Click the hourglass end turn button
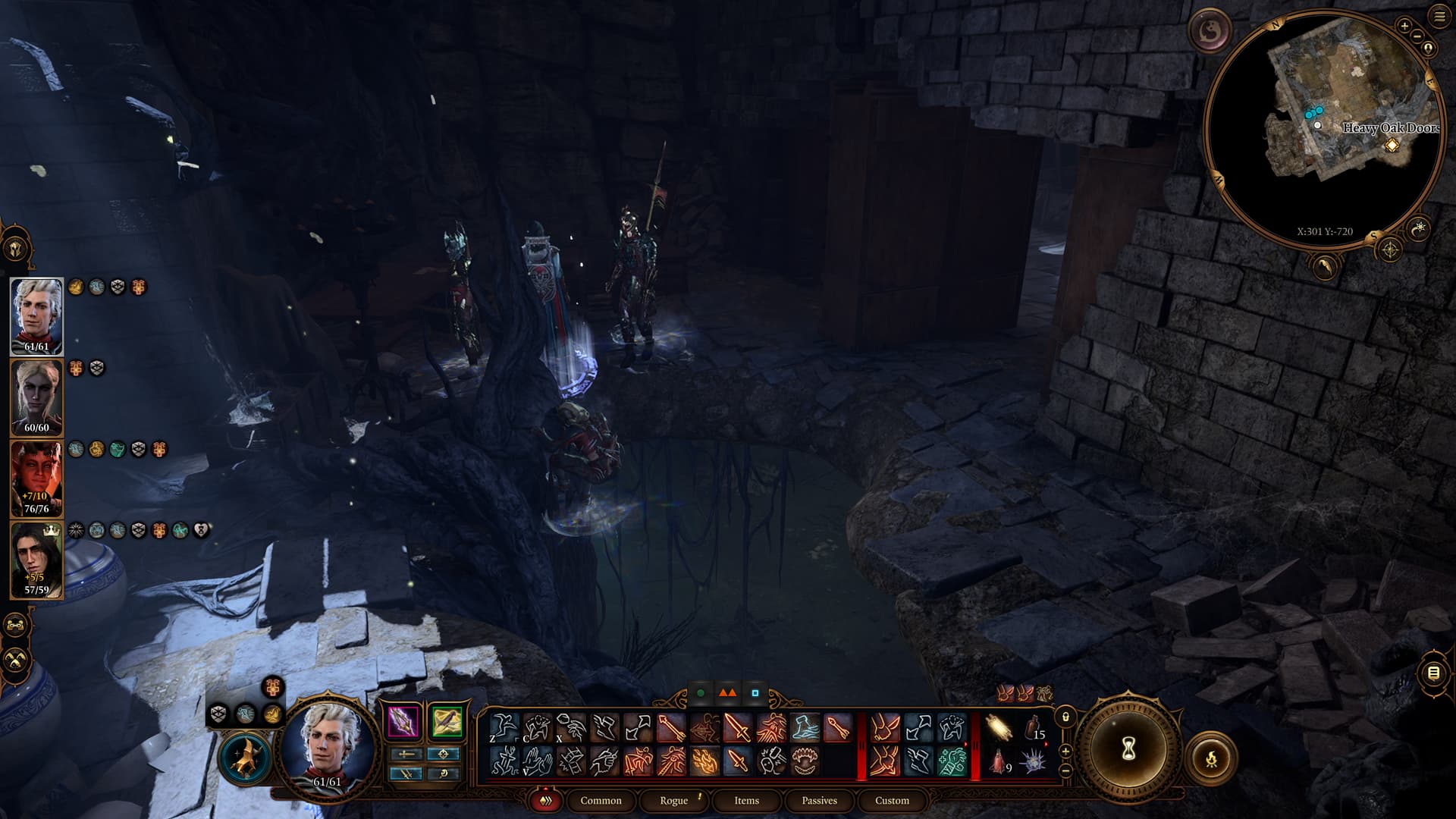This screenshot has height=819, width=1456. click(1127, 750)
